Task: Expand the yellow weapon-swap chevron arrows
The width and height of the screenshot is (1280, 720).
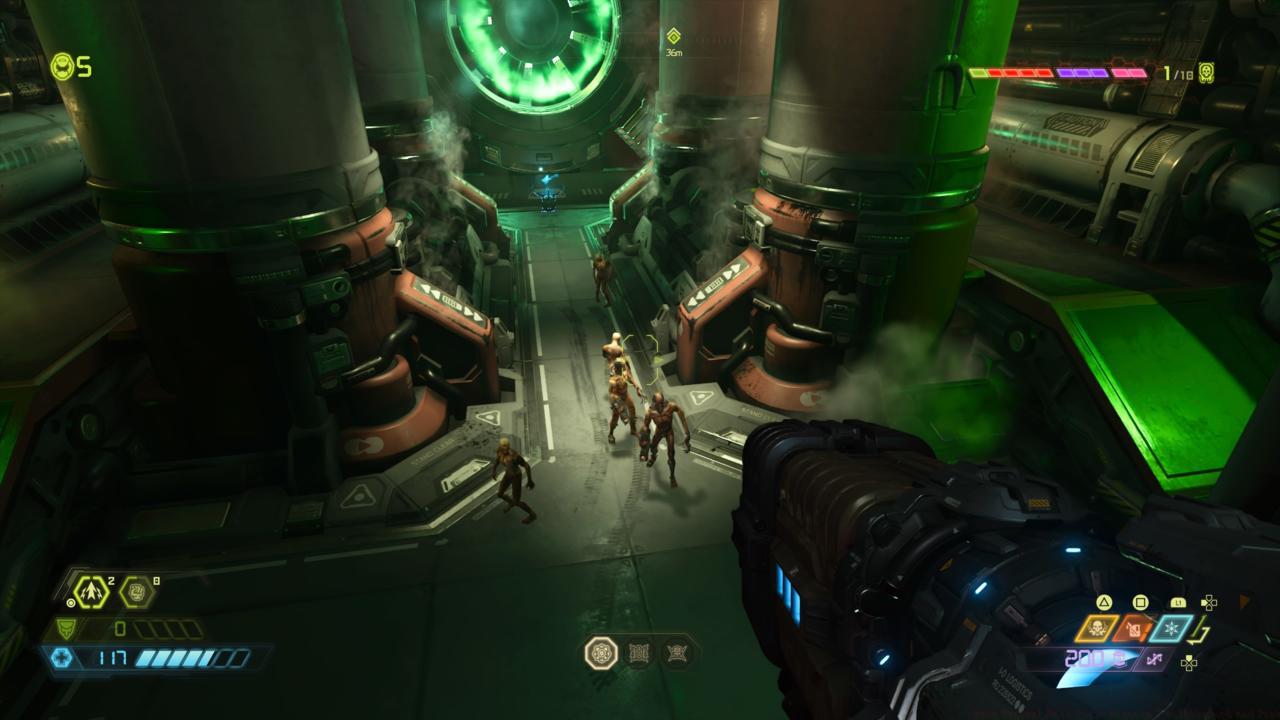Action: coord(1197,631)
